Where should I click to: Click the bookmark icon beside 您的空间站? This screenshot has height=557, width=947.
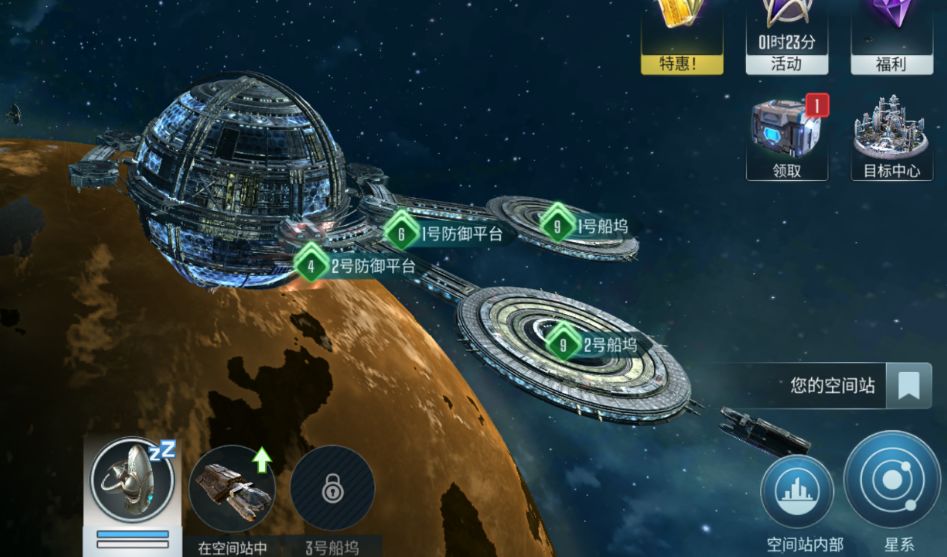pyautogui.click(x=908, y=385)
